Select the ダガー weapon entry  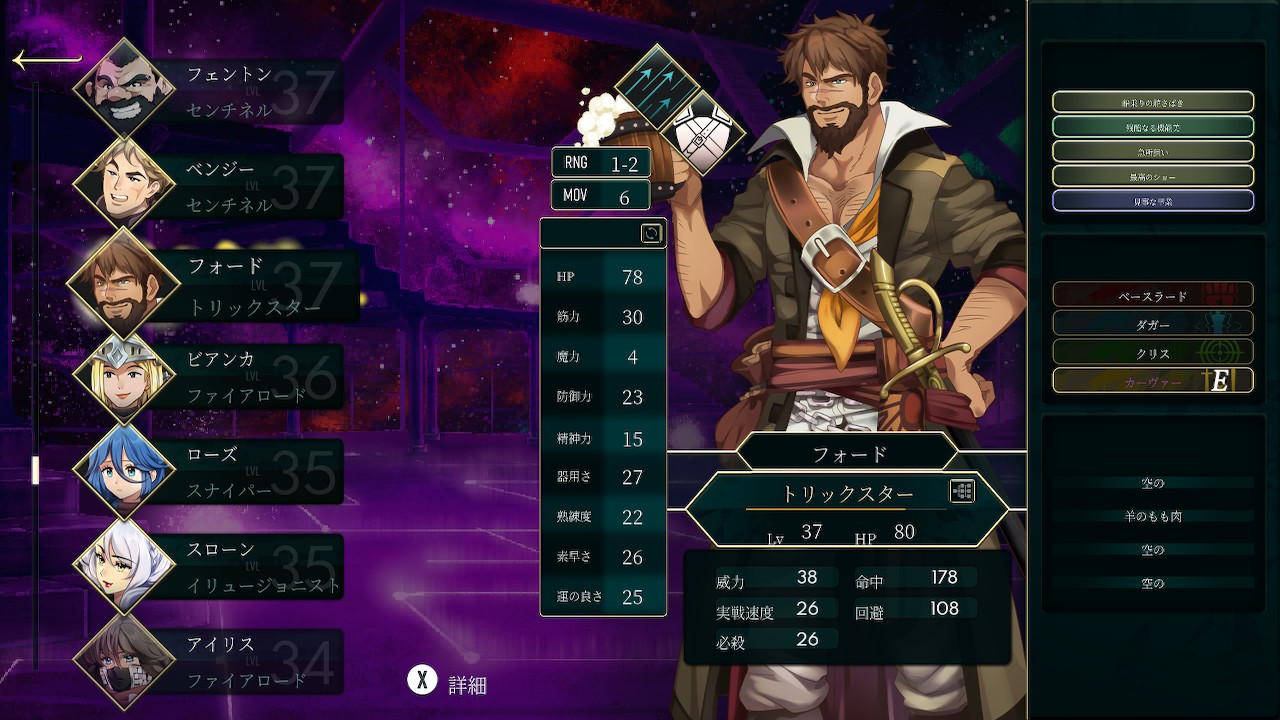click(x=1152, y=324)
